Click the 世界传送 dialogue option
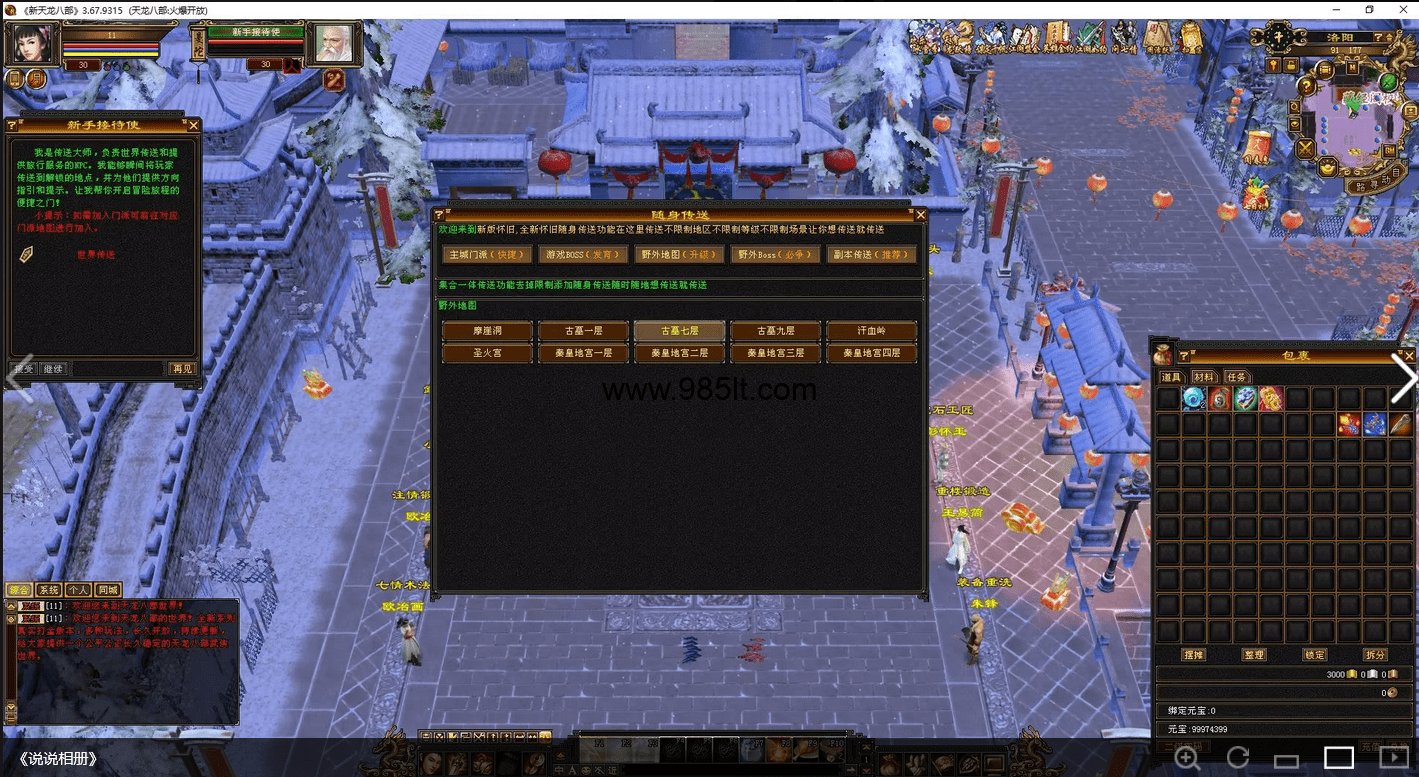 click(x=96, y=255)
